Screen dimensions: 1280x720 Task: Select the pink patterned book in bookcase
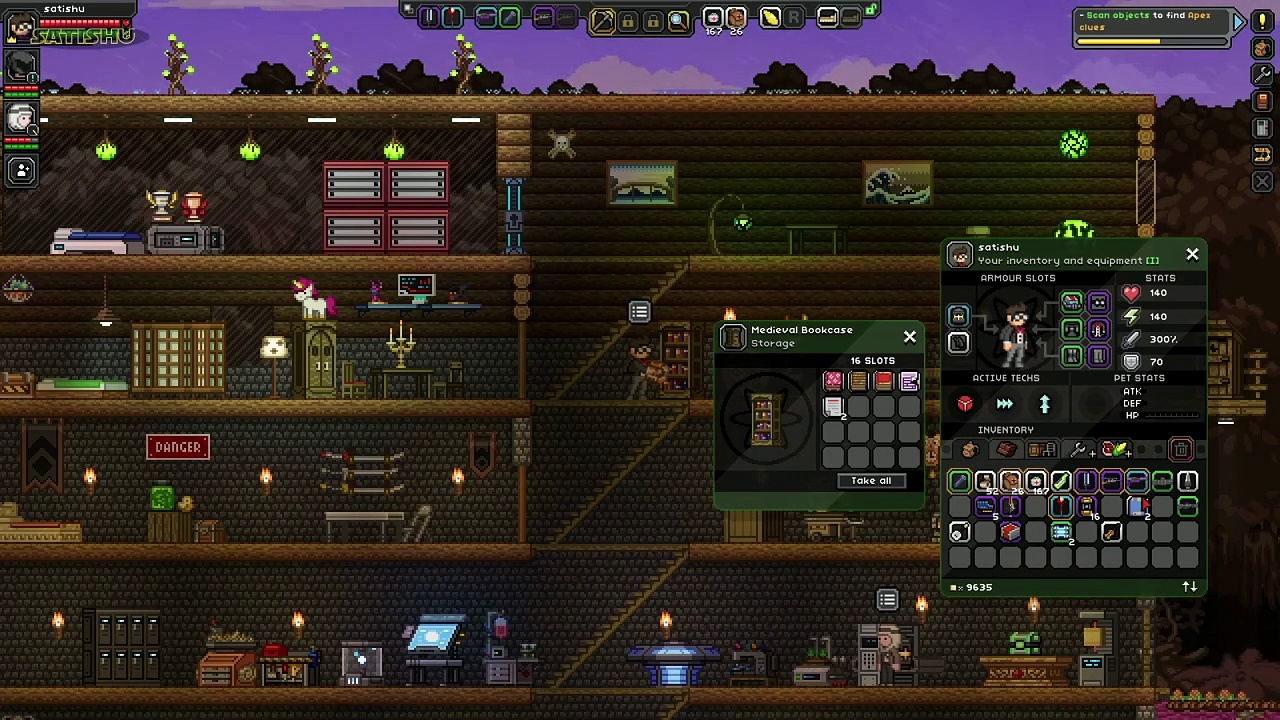pos(833,381)
